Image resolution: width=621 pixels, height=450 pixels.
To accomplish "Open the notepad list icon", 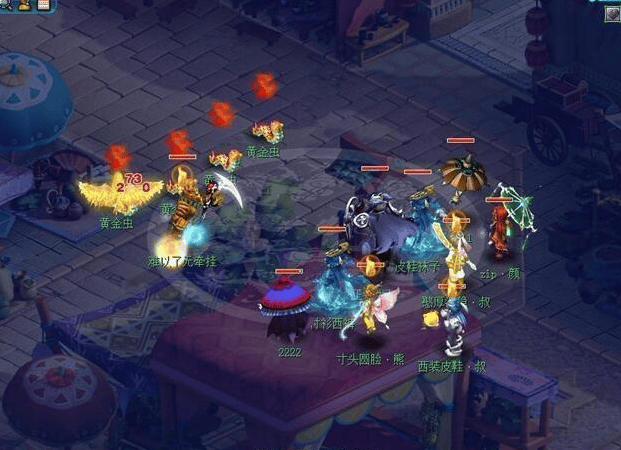I will click(43, 5).
